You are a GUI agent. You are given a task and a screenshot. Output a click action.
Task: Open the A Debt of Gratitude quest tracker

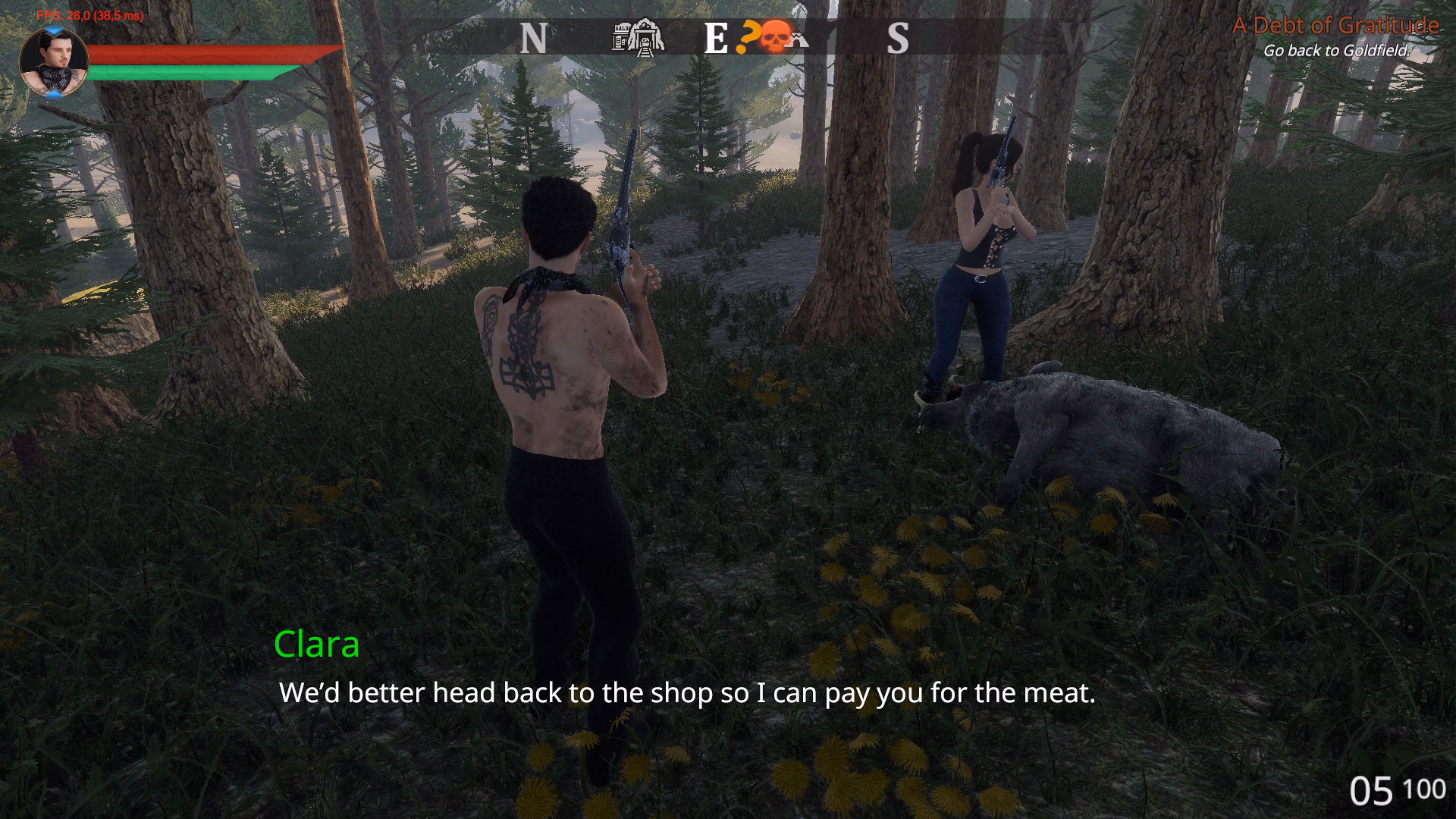[x=1335, y=26]
